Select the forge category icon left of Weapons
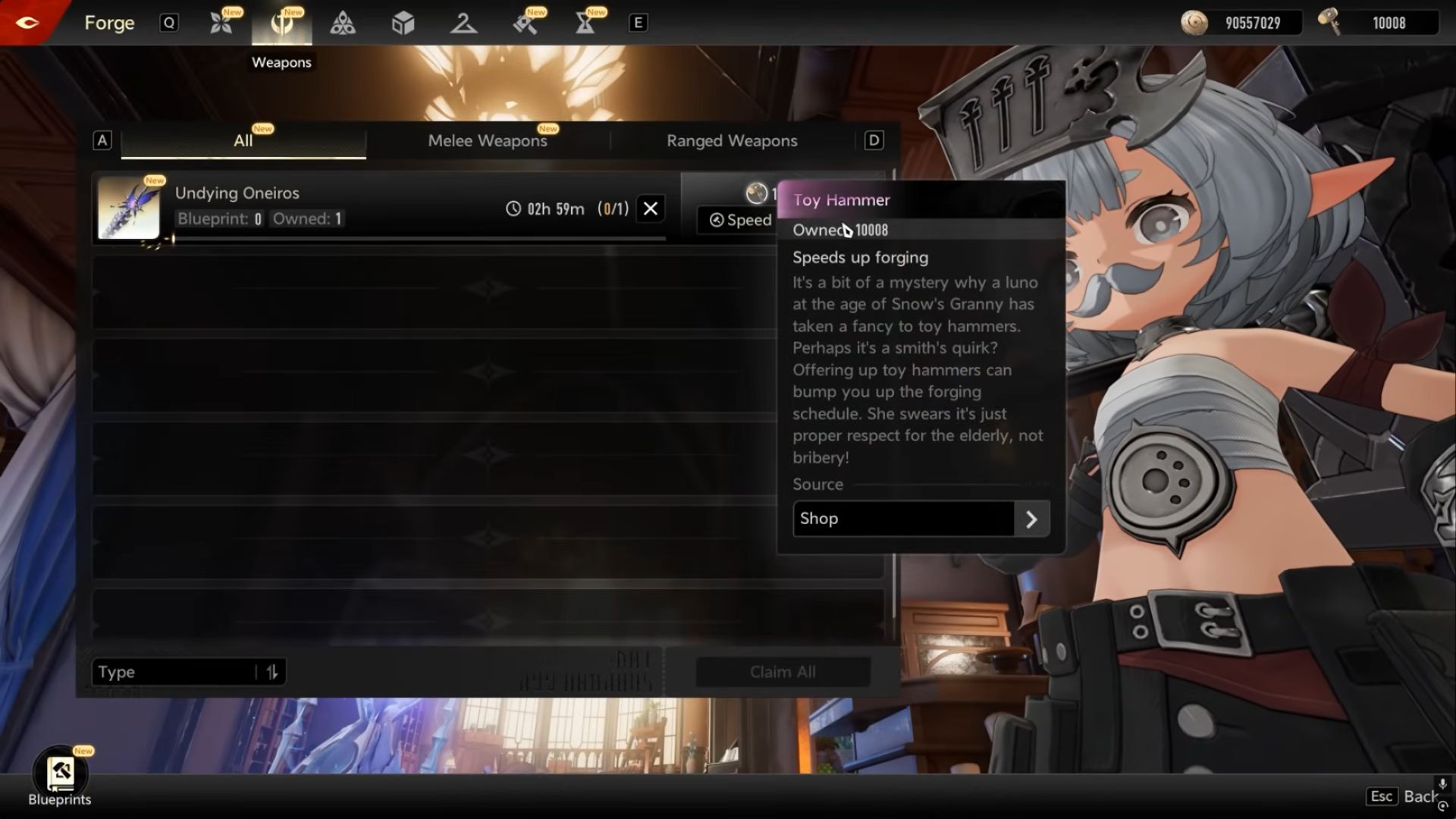The width and height of the screenshot is (1456, 819). click(x=221, y=23)
